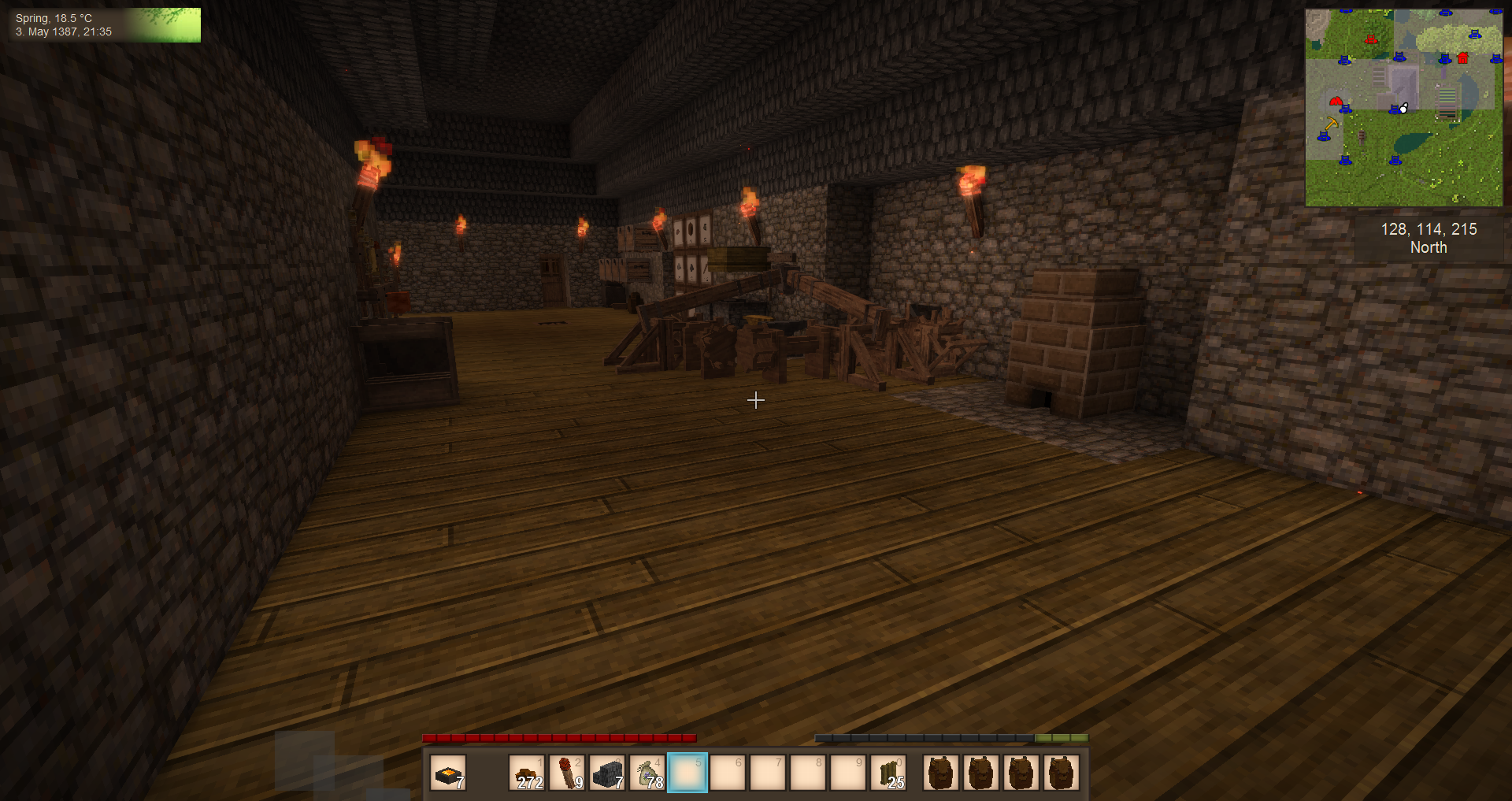Image resolution: width=1512 pixels, height=801 pixels.
Task: Choose the wooden planks stack of 25
Action: pos(888,773)
